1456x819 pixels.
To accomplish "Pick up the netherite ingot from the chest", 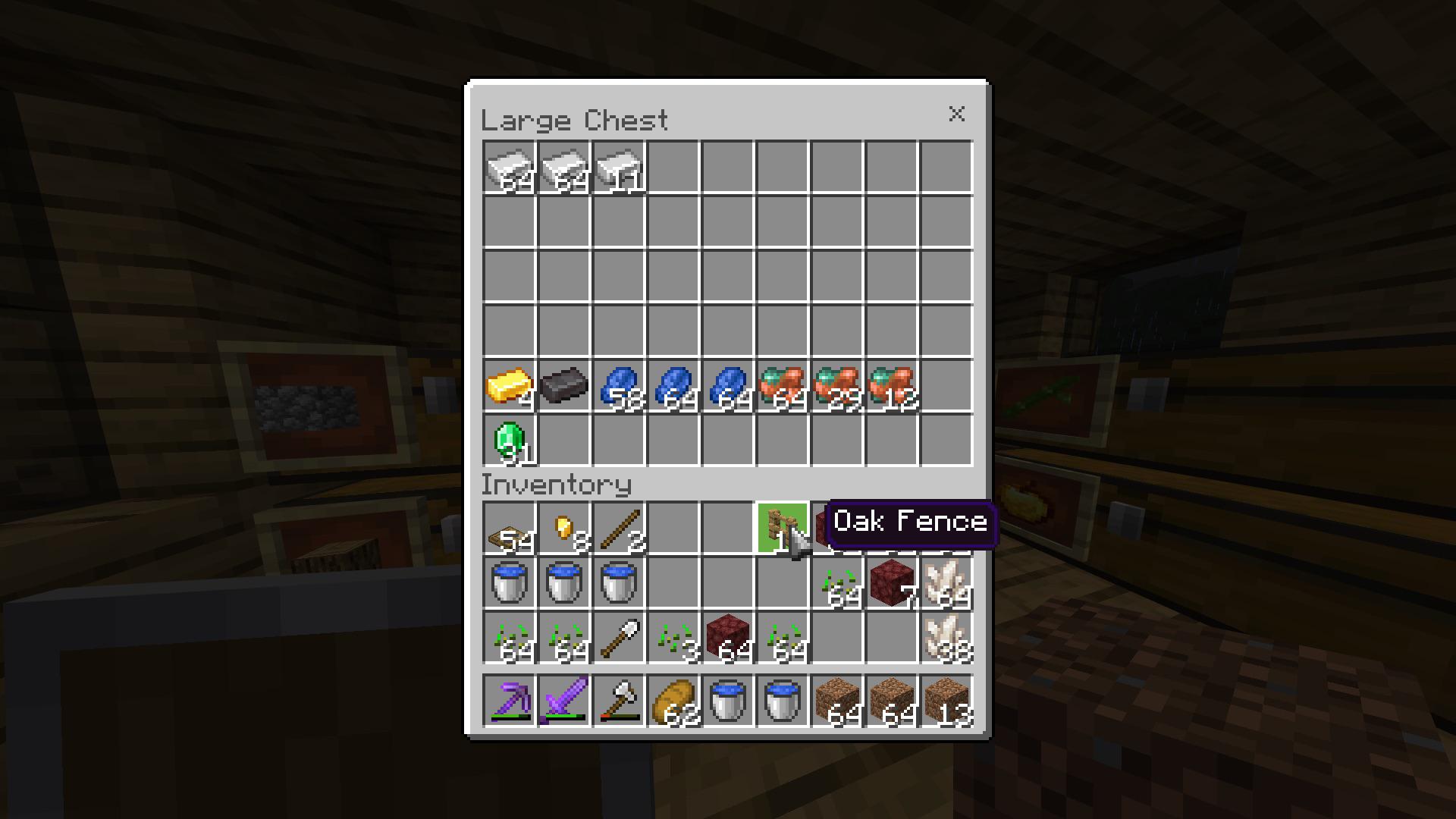I will pos(564,387).
